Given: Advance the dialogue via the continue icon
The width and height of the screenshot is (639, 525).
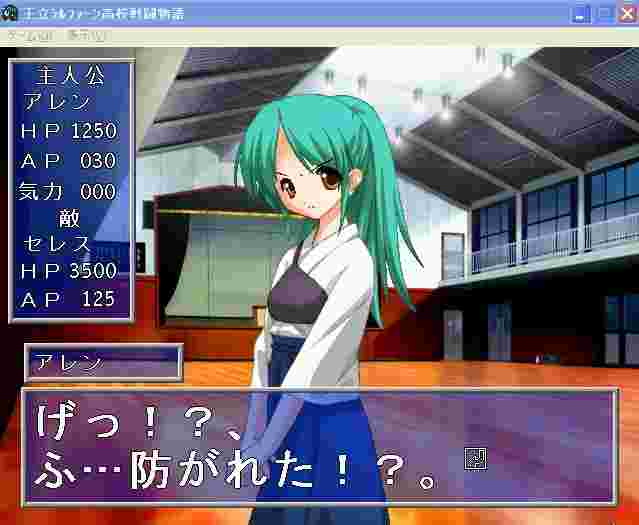Looking at the screenshot, I should pyautogui.click(x=476, y=459).
